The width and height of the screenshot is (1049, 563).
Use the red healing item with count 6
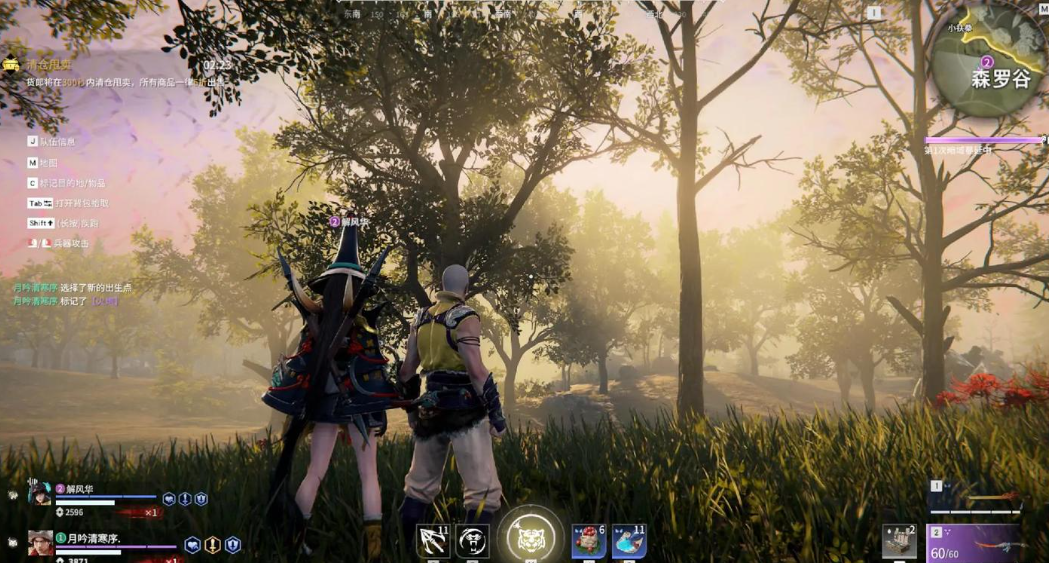(588, 541)
